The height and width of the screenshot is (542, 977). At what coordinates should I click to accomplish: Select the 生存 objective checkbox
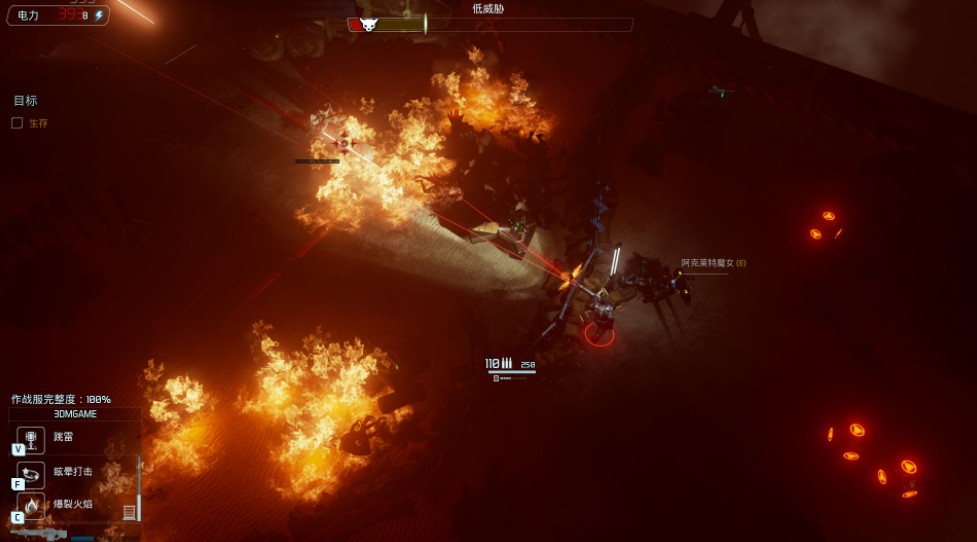coord(17,123)
